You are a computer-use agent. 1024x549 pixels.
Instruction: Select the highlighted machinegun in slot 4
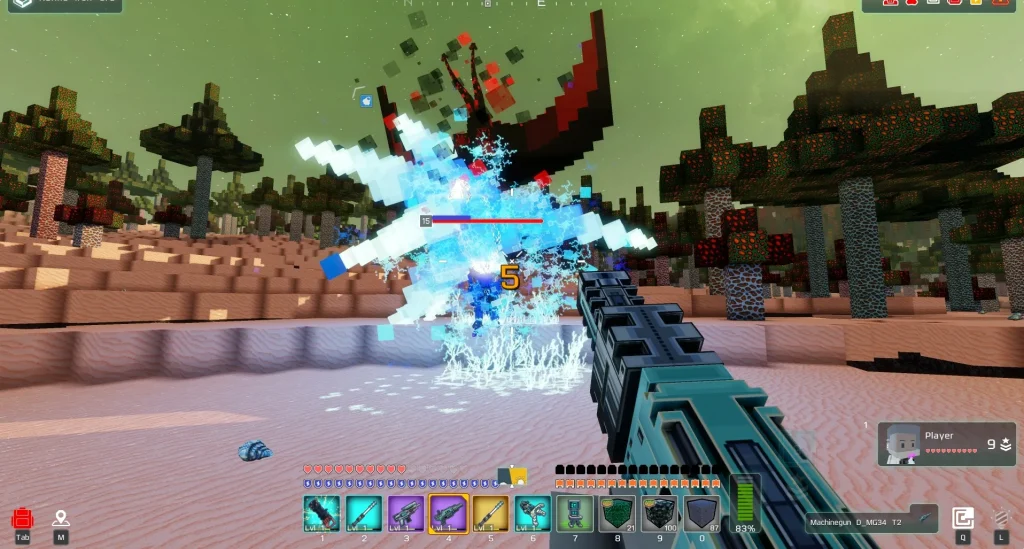coord(448,514)
